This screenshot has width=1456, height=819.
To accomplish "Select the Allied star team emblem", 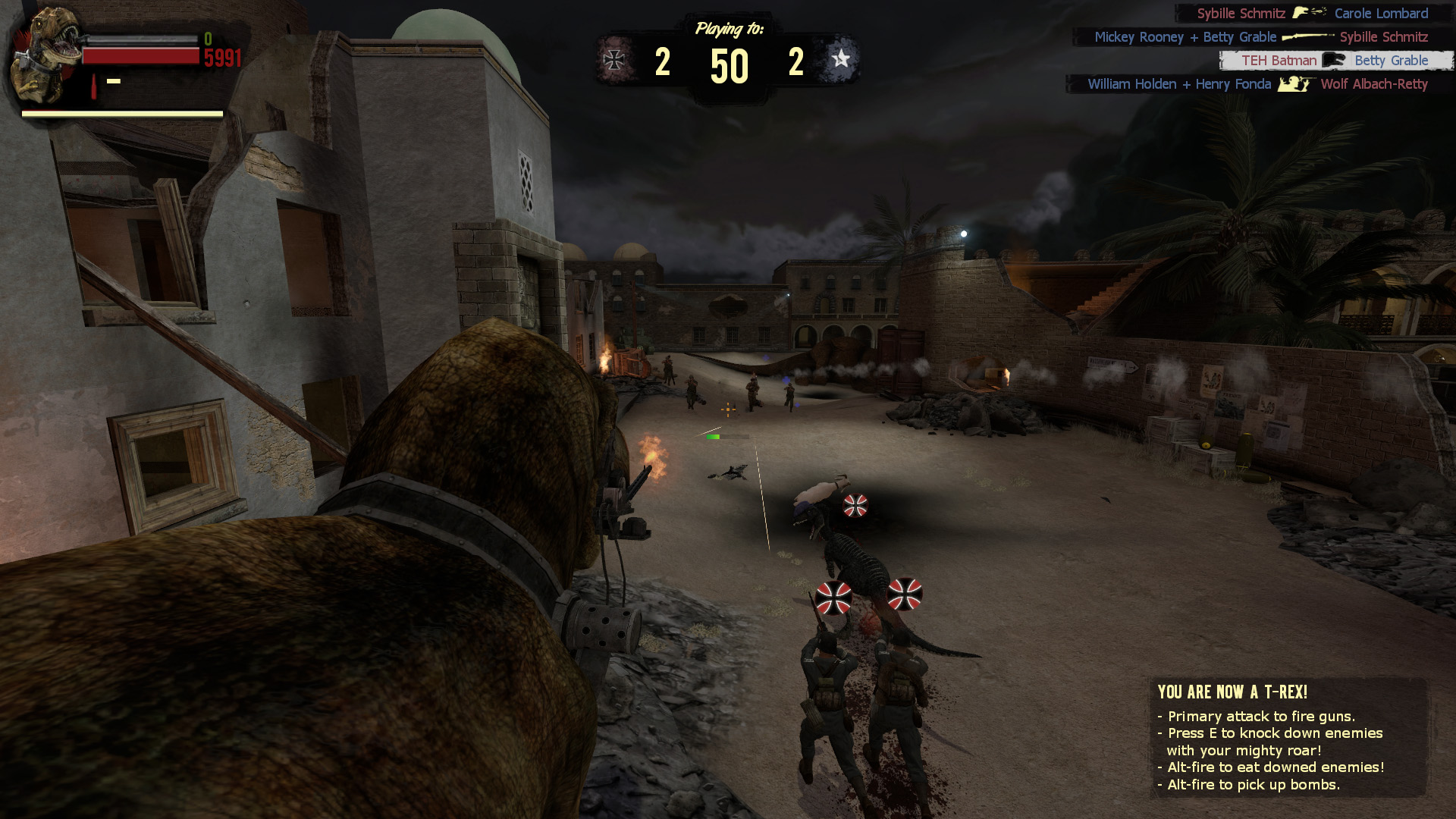I will tap(840, 59).
